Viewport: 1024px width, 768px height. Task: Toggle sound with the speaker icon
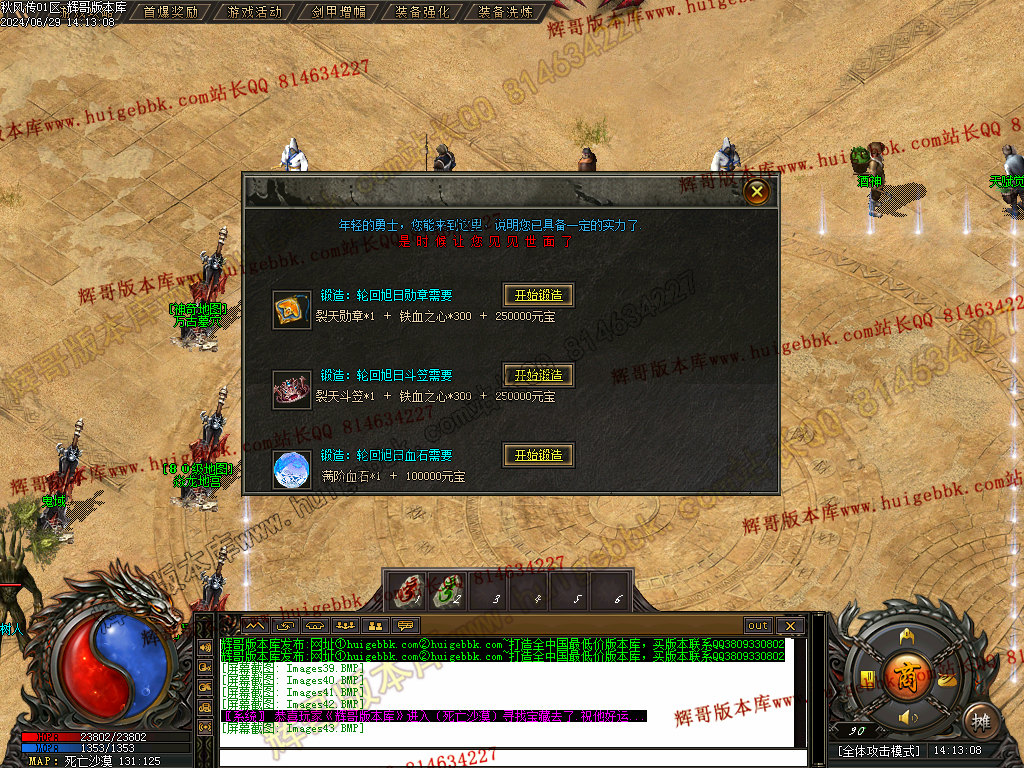pyautogui.click(x=907, y=717)
